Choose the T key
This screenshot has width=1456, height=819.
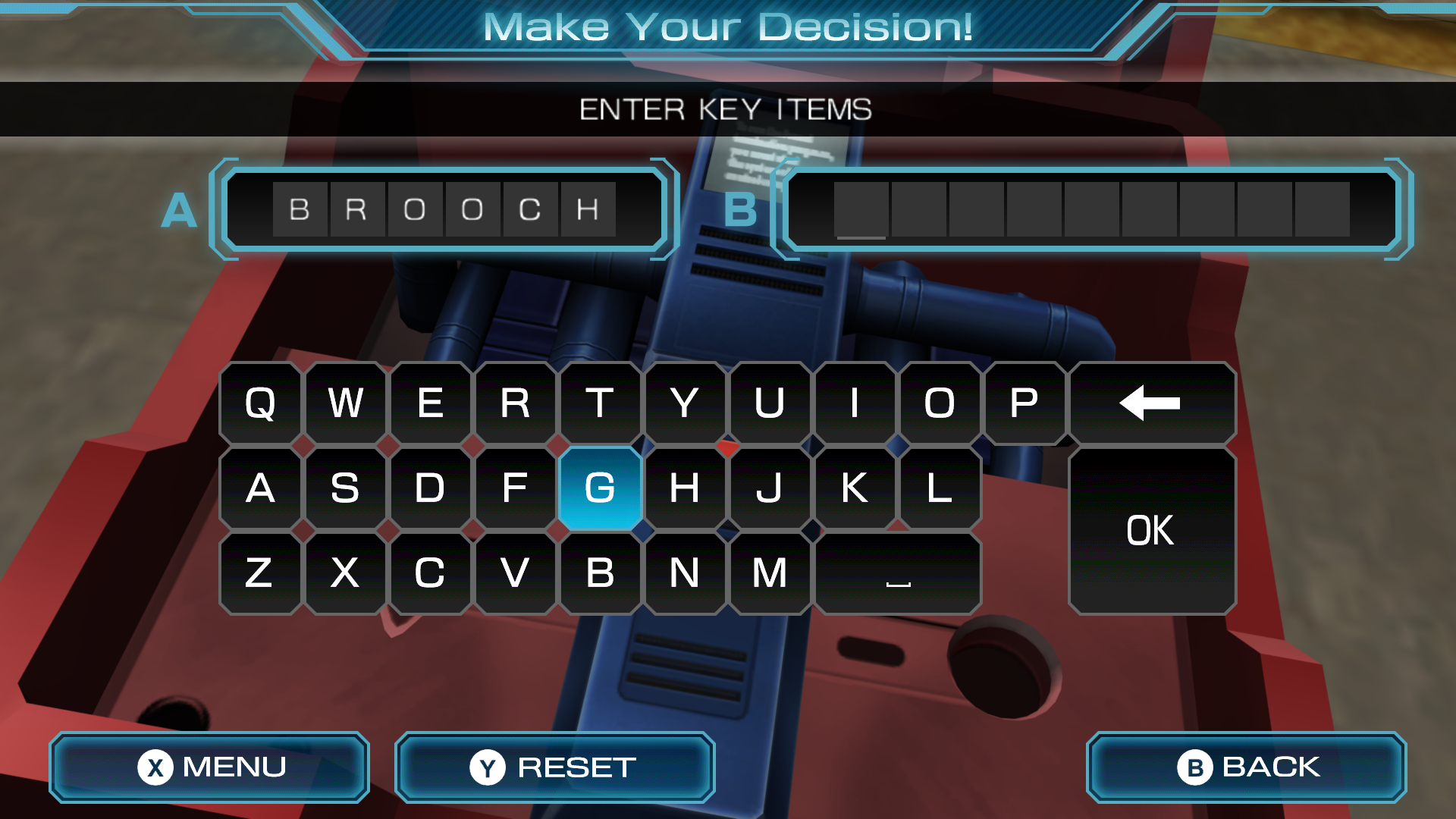pos(600,403)
